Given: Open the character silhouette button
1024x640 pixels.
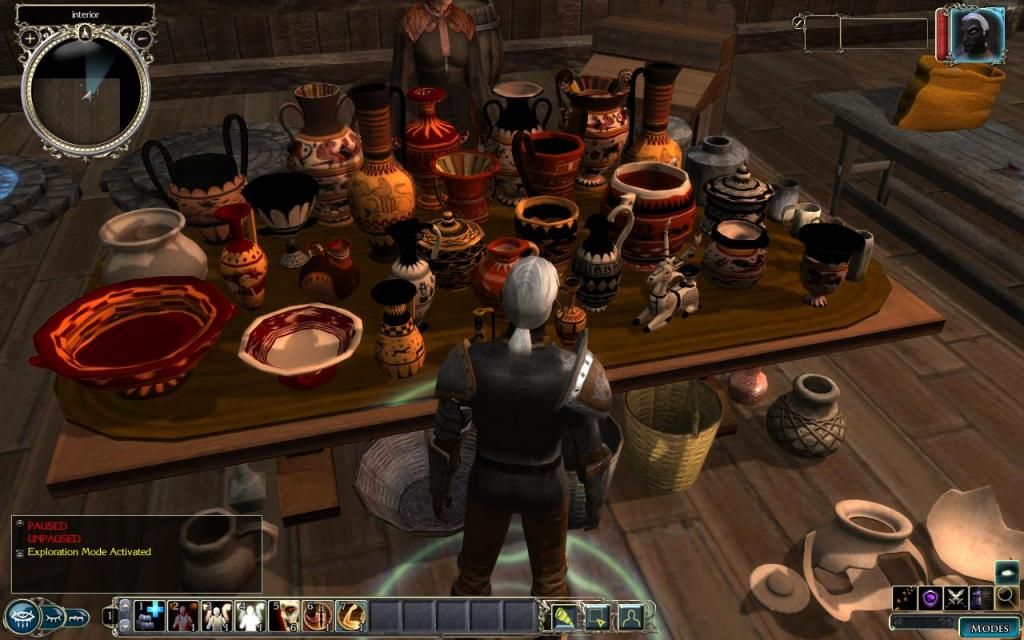Looking at the screenshot, I should tap(630, 616).
